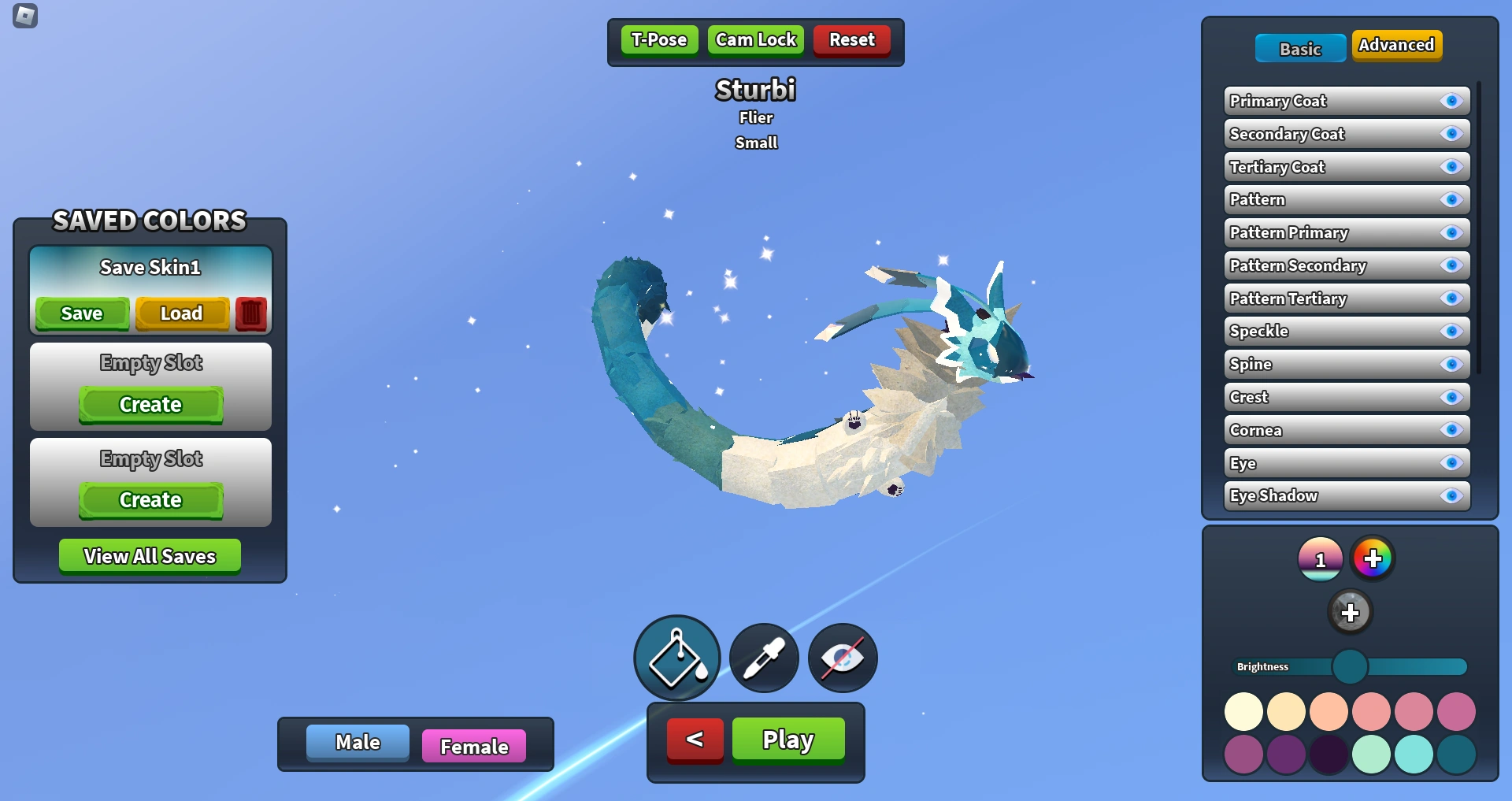Screen dimensions: 1512x801
Task: Select the Female gender option
Action: [473, 745]
